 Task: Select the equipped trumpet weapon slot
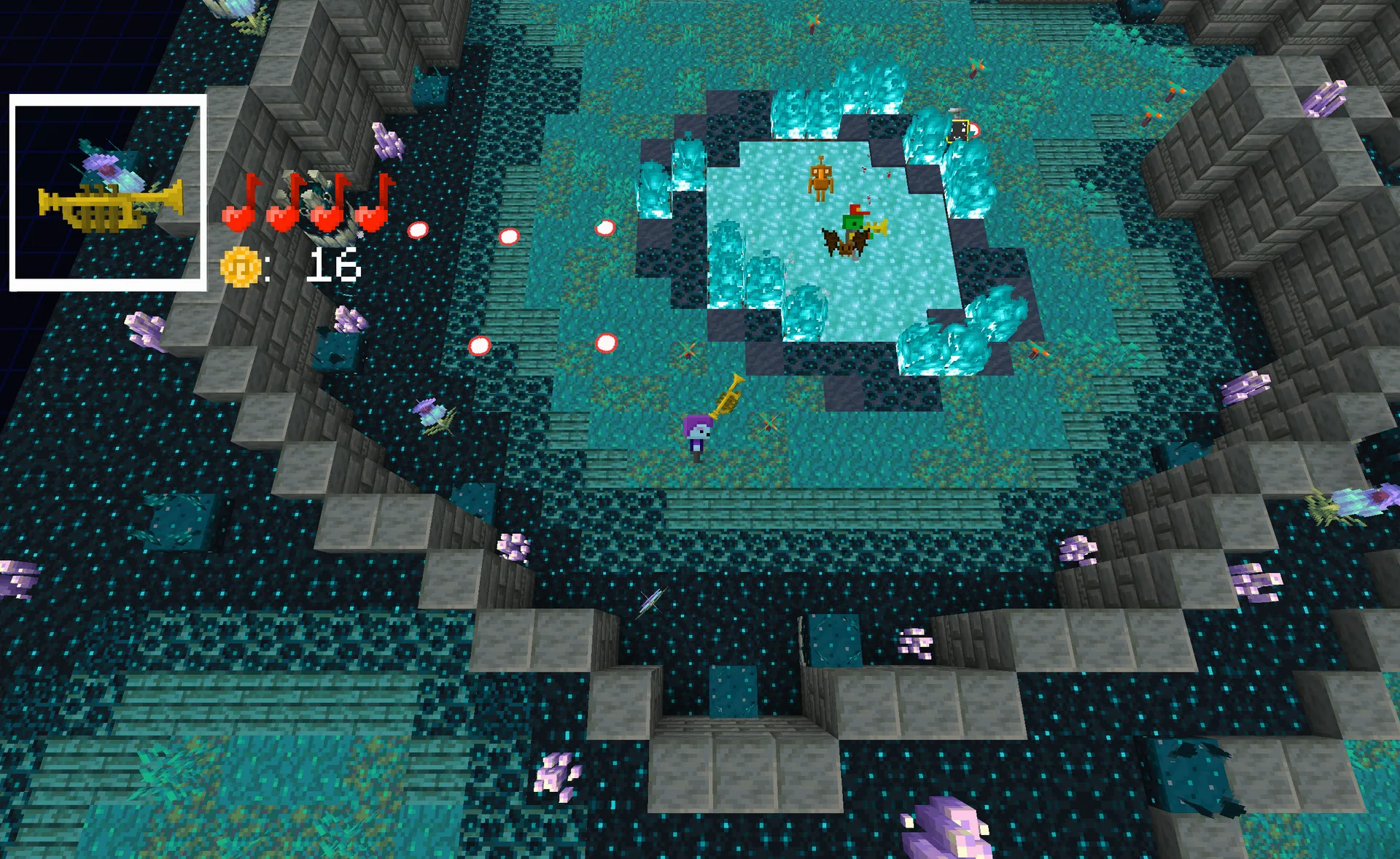[x=108, y=193]
